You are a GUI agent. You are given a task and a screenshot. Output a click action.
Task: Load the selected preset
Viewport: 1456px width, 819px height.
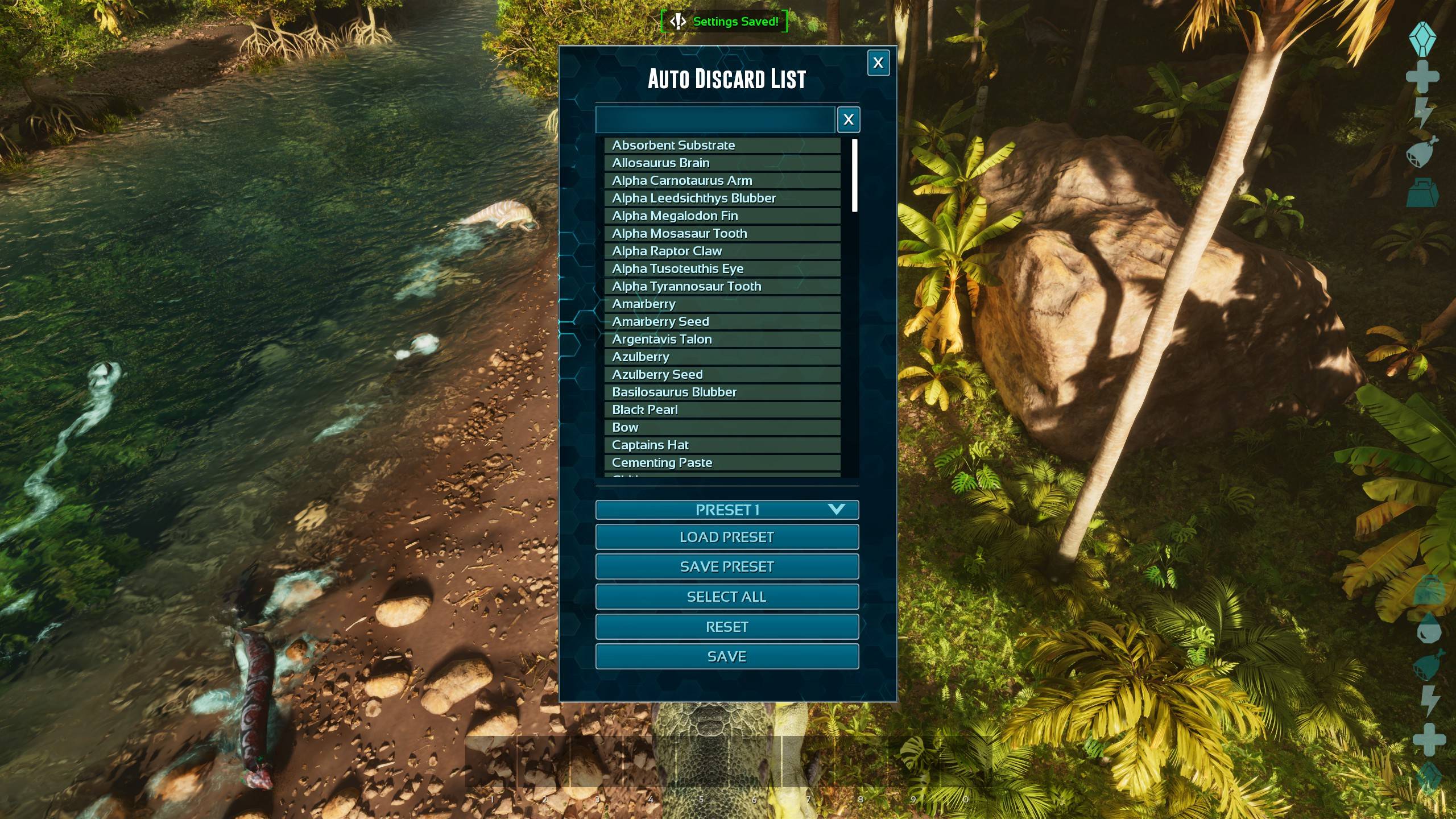pyautogui.click(x=727, y=537)
